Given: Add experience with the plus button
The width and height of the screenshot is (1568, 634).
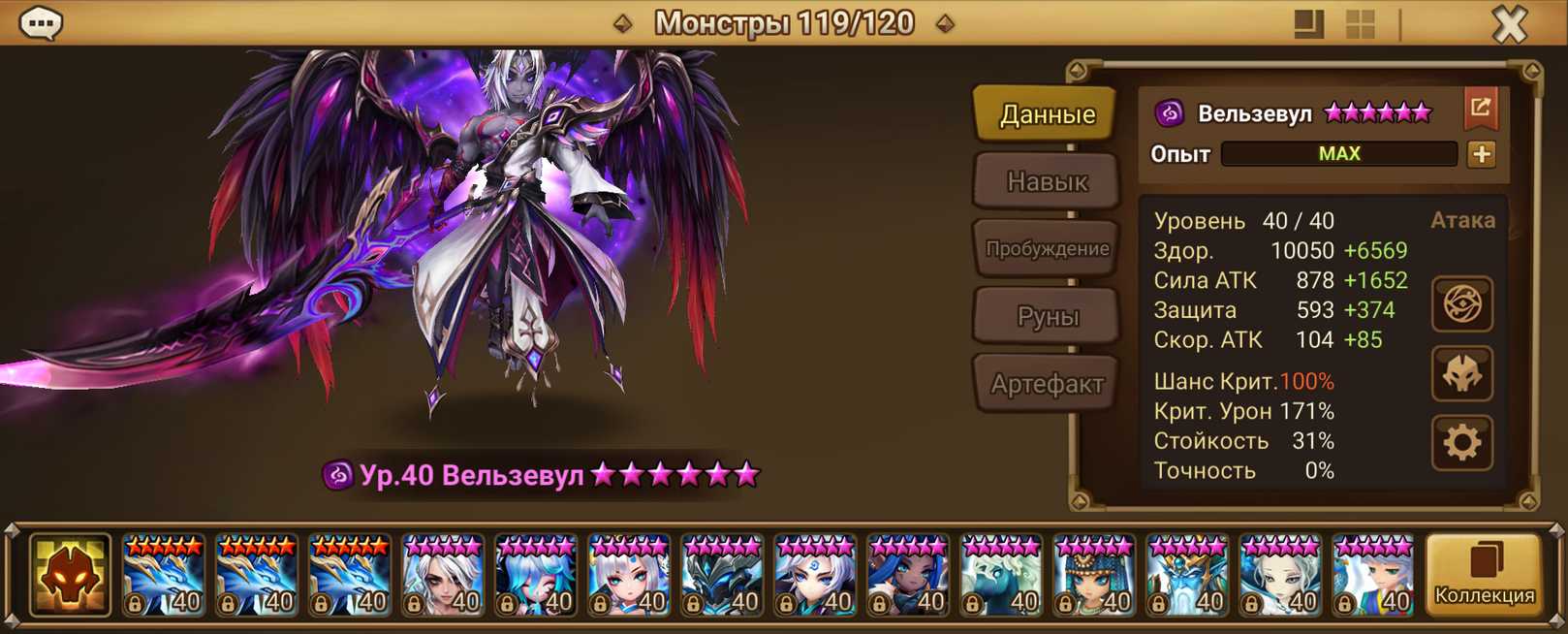Looking at the screenshot, I should (x=1481, y=154).
